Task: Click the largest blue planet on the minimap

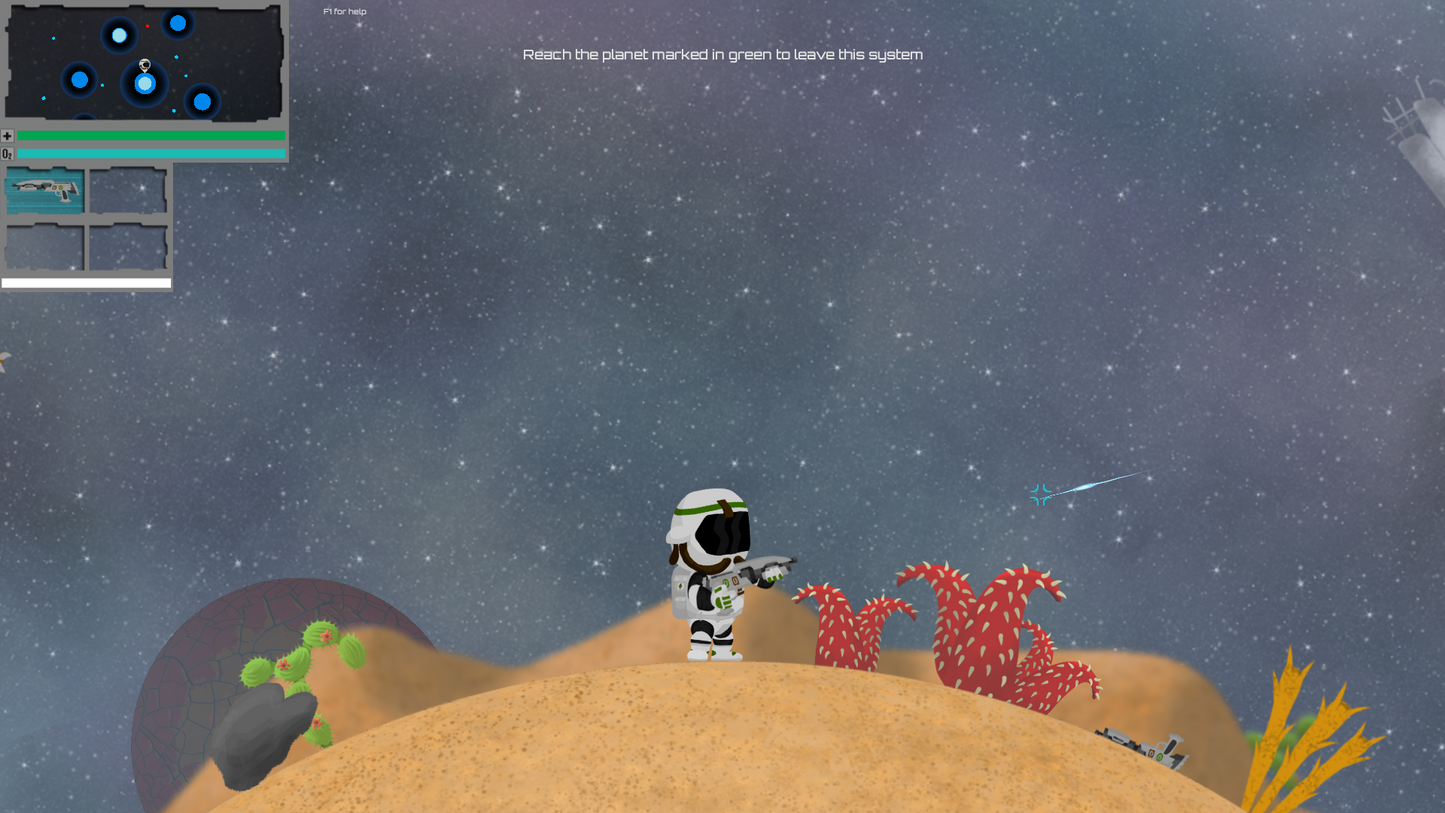Action: click(144, 84)
